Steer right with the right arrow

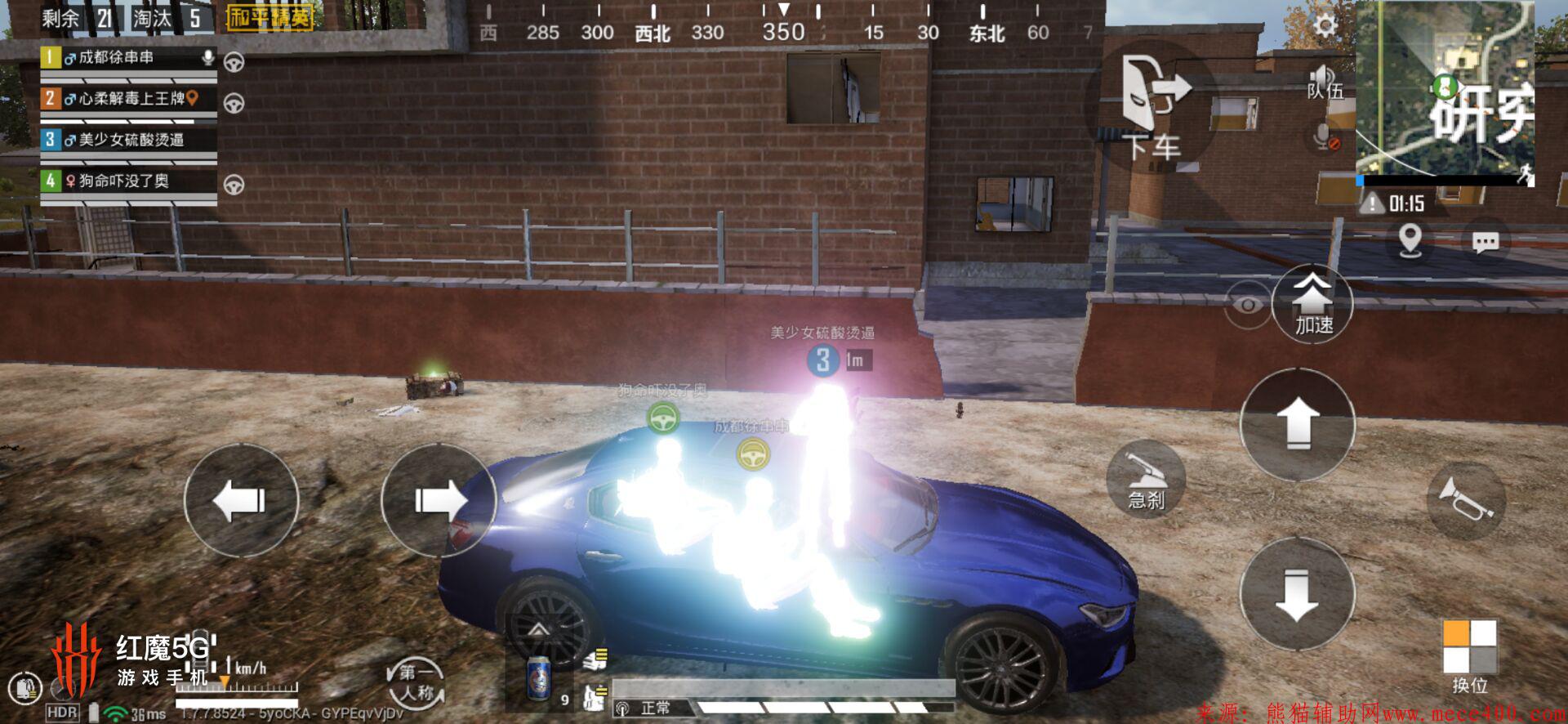click(x=439, y=500)
